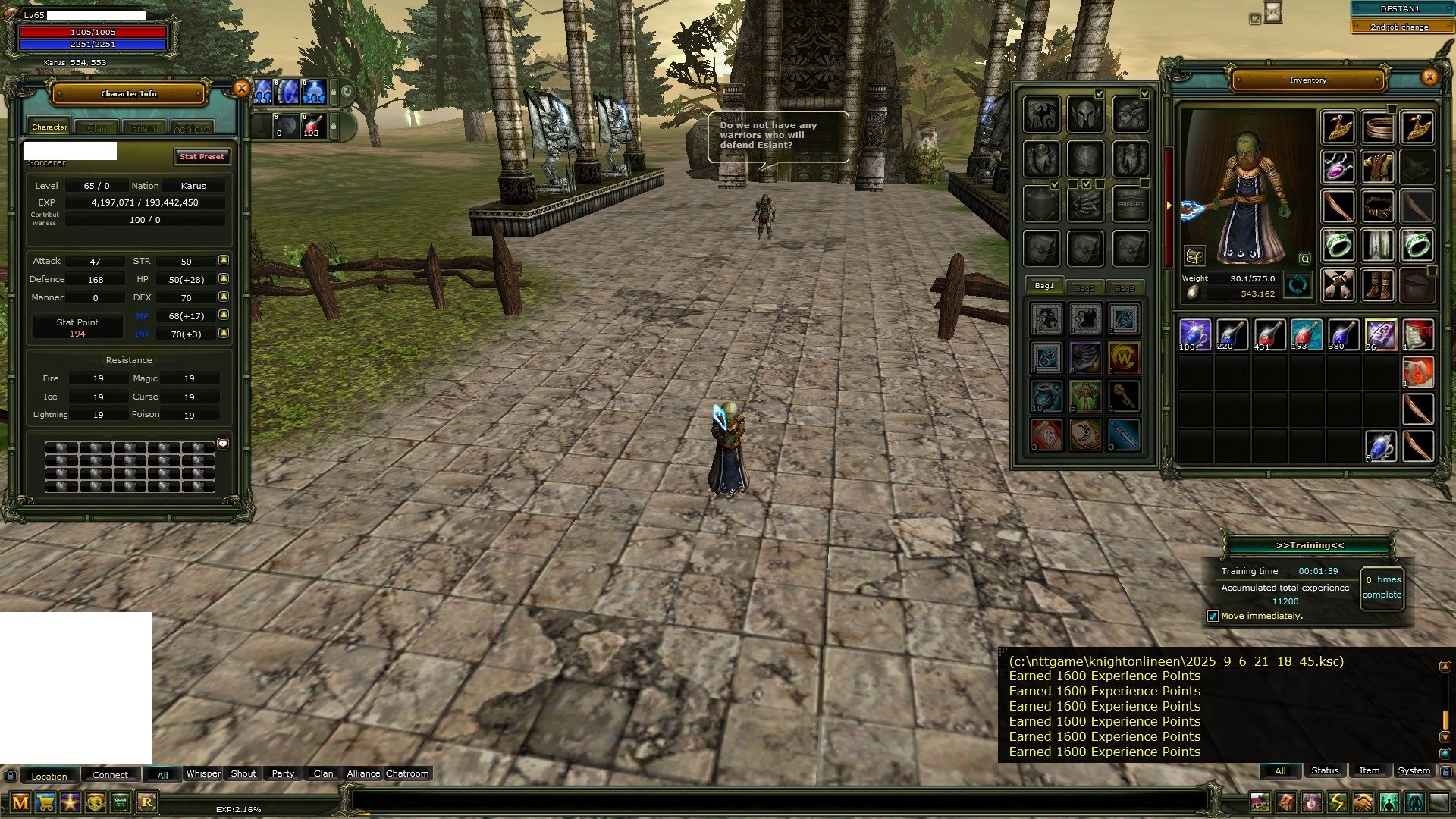Open the shopping cart store icon
Screen dimensions: 1456x819
pos(45,802)
